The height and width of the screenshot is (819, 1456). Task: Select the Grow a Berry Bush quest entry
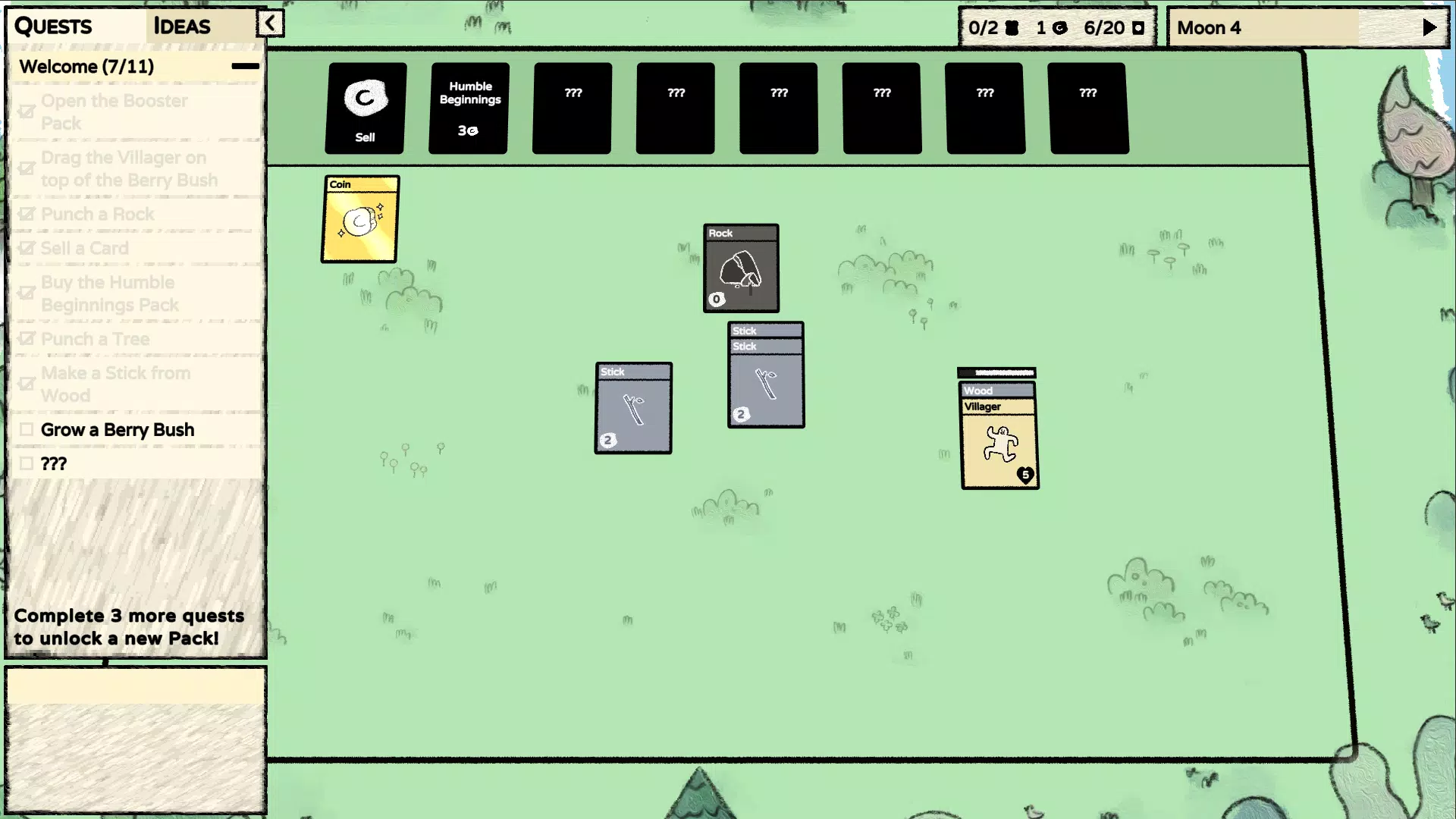click(118, 429)
